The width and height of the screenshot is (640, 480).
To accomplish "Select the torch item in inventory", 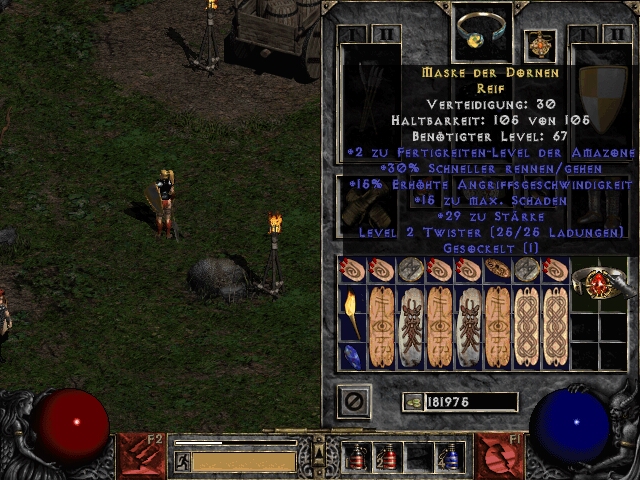I will (x=353, y=312).
